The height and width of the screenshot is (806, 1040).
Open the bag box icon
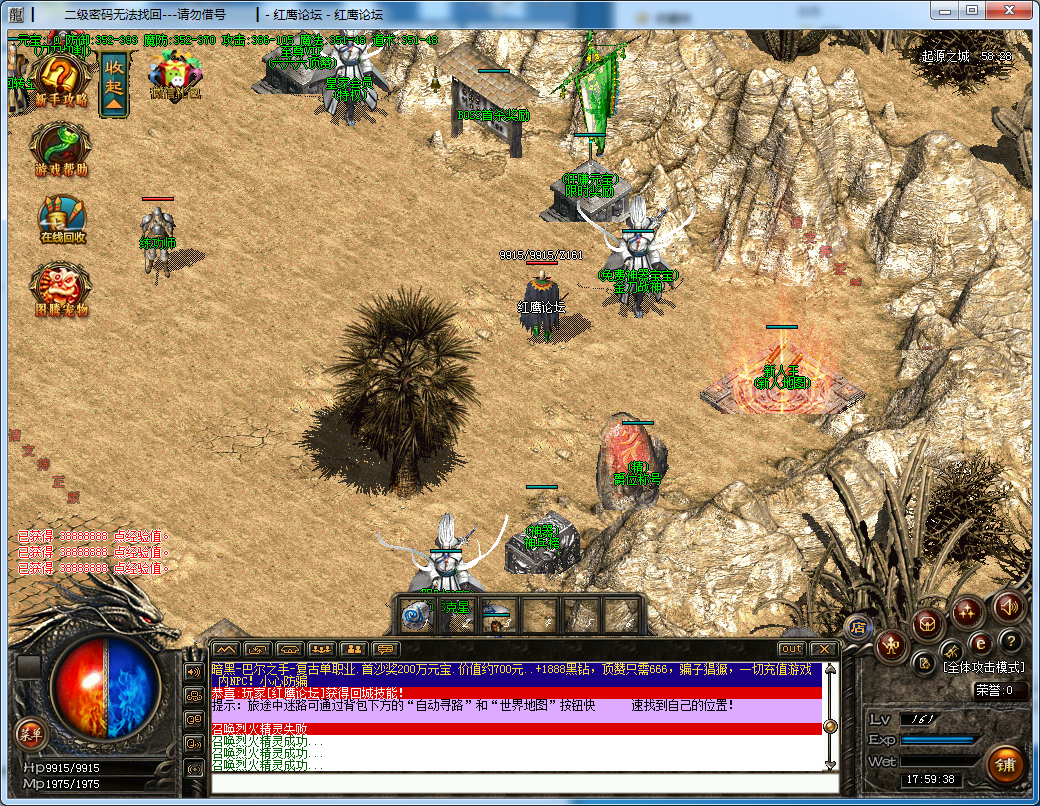(x=927, y=625)
